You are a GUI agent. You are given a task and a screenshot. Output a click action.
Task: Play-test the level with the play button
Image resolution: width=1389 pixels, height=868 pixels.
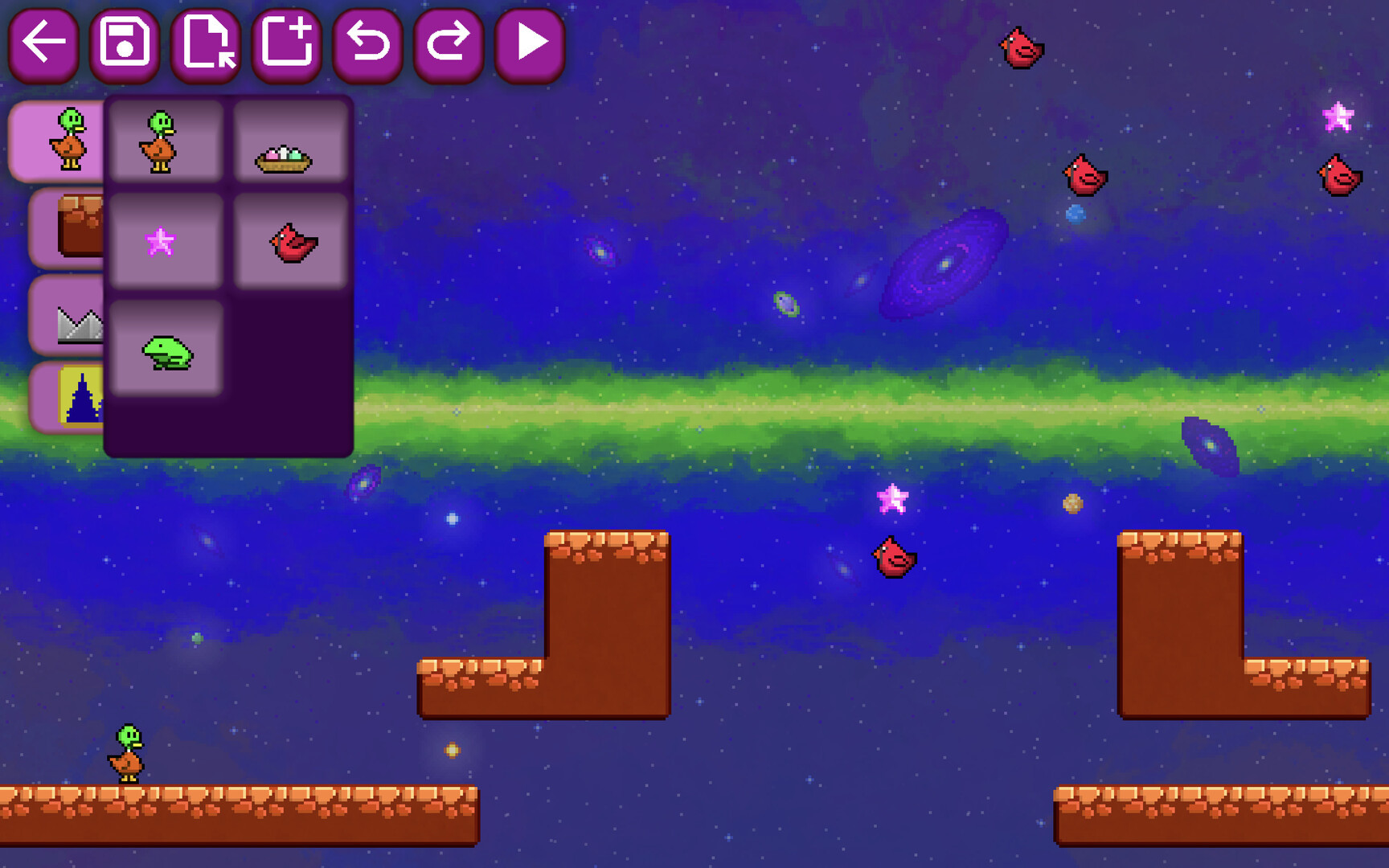530,44
